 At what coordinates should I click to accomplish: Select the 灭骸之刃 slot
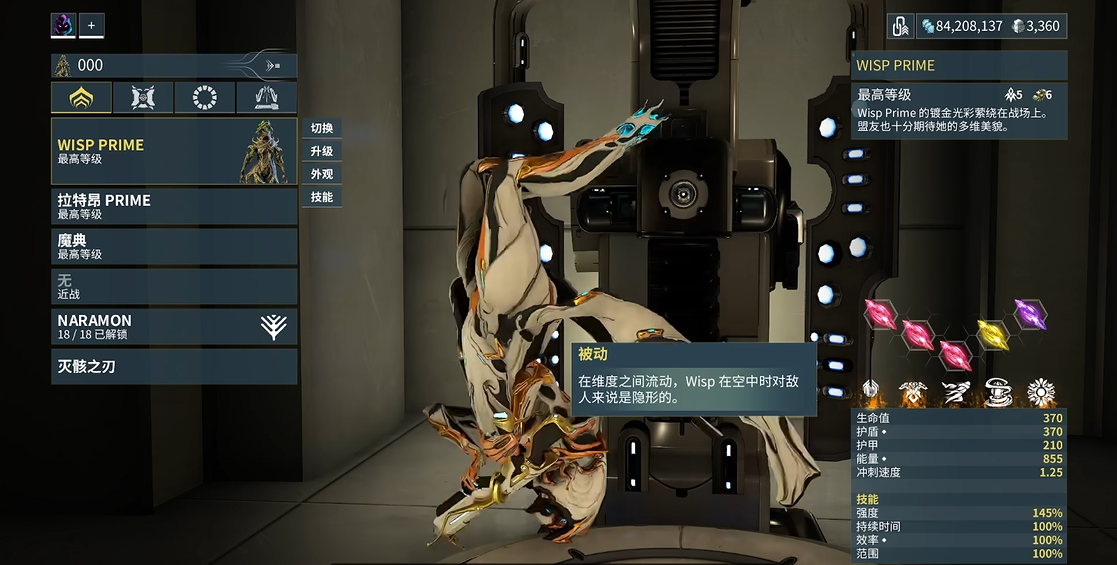pyautogui.click(x=174, y=366)
